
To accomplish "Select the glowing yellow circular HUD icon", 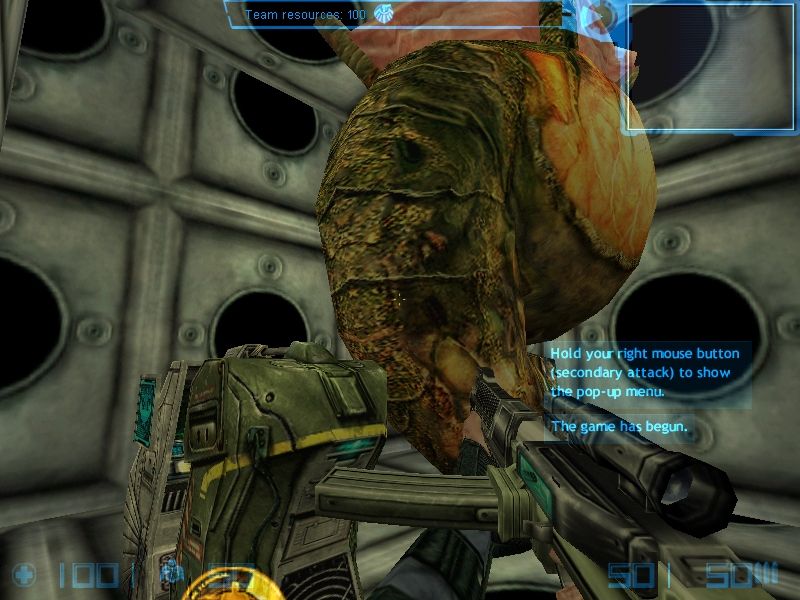I will 219,584.
